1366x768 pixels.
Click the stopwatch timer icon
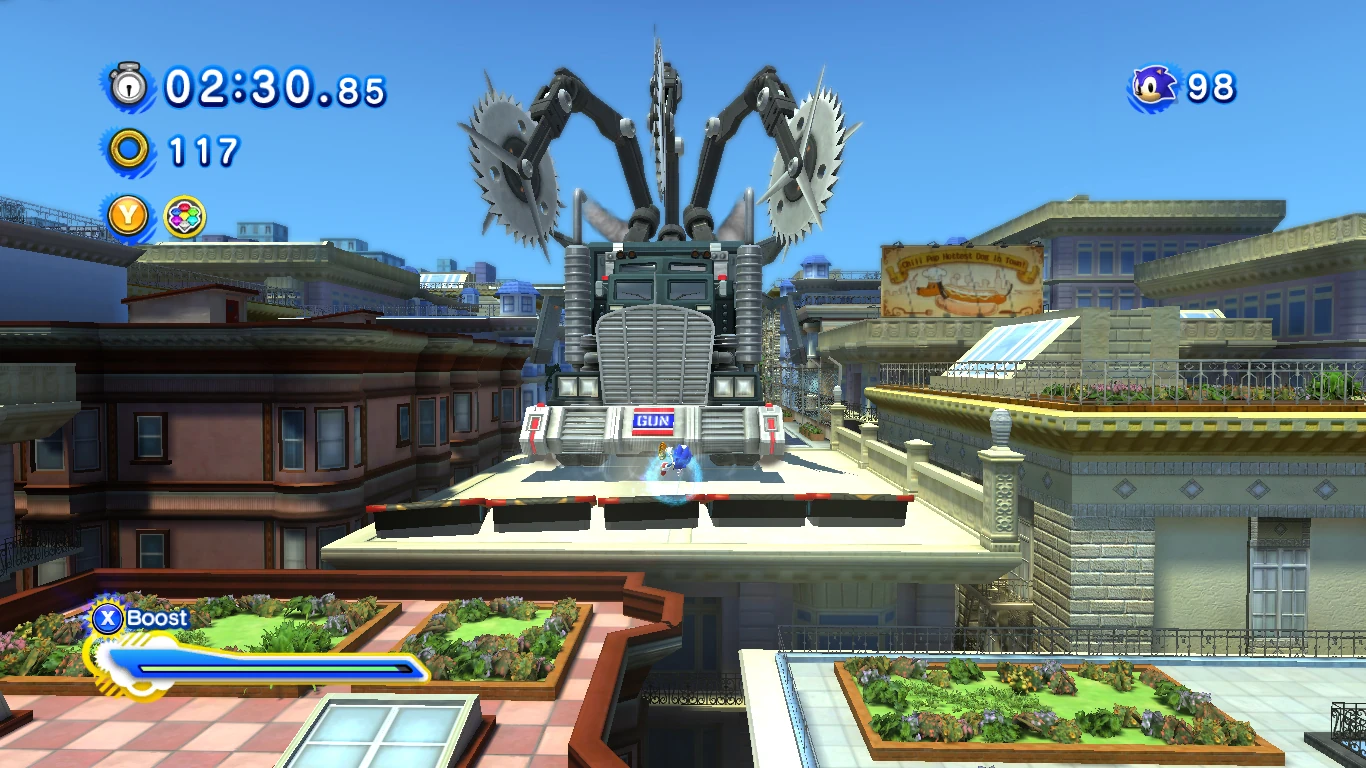129,86
